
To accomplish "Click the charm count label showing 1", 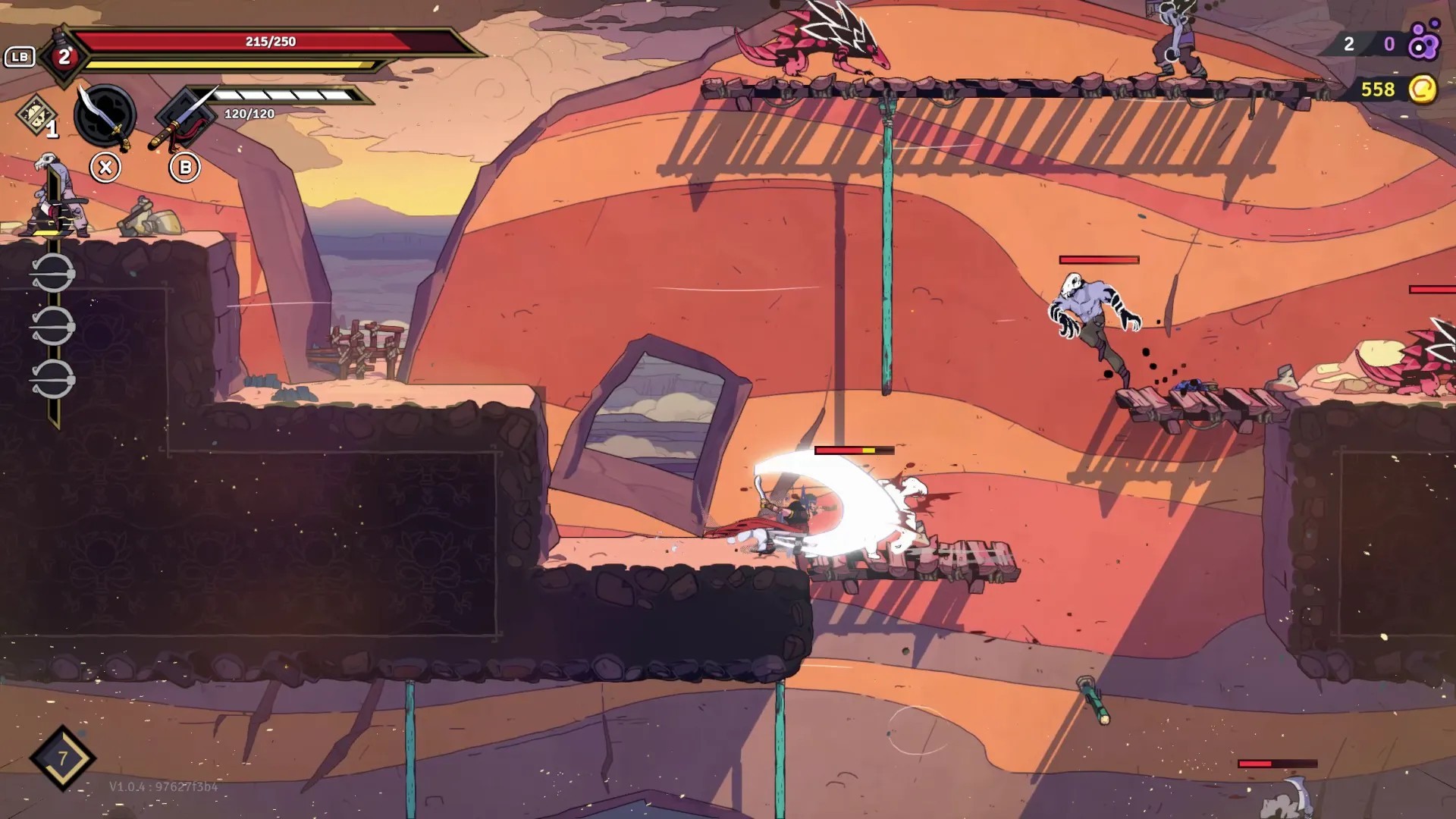I will (52, 131).
